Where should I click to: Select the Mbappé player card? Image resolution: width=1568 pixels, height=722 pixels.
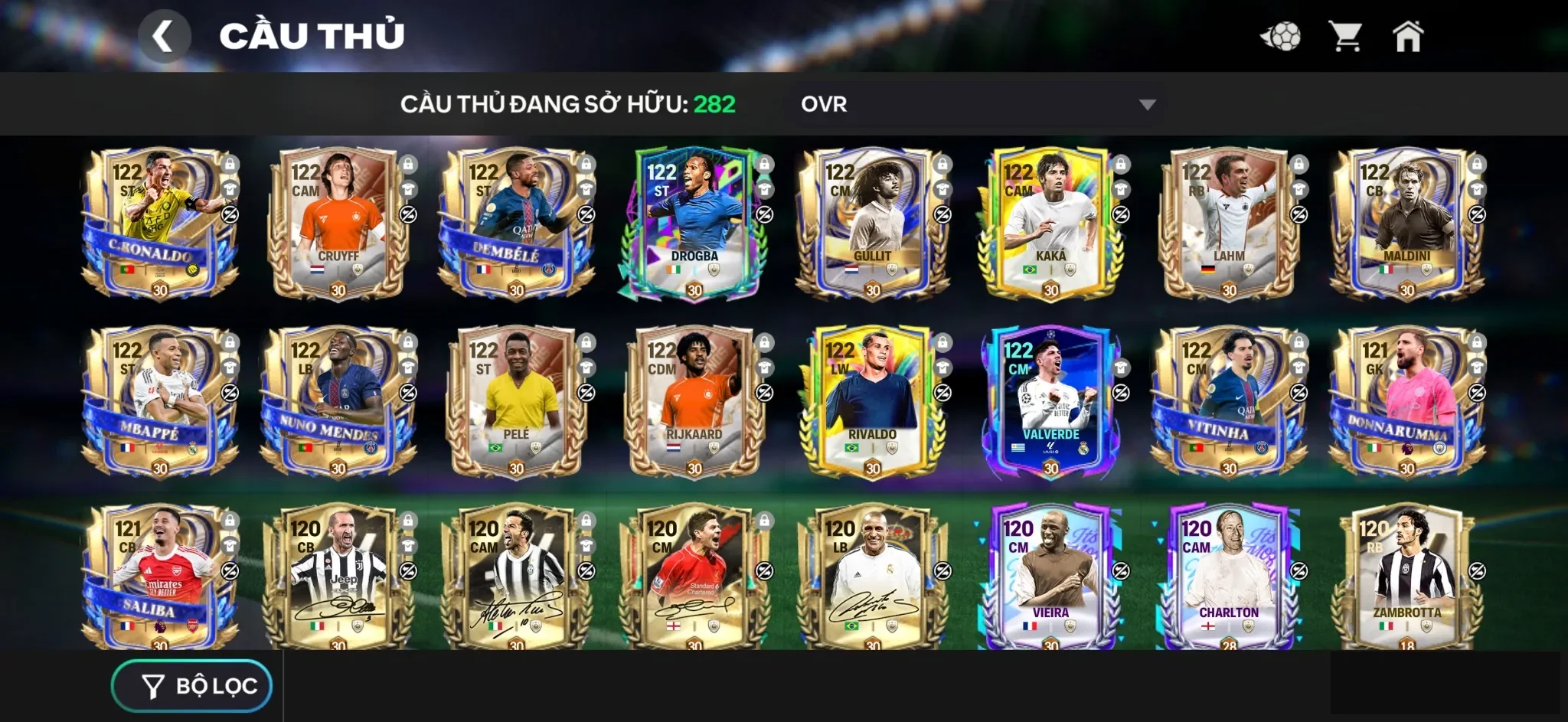(158, 401)
